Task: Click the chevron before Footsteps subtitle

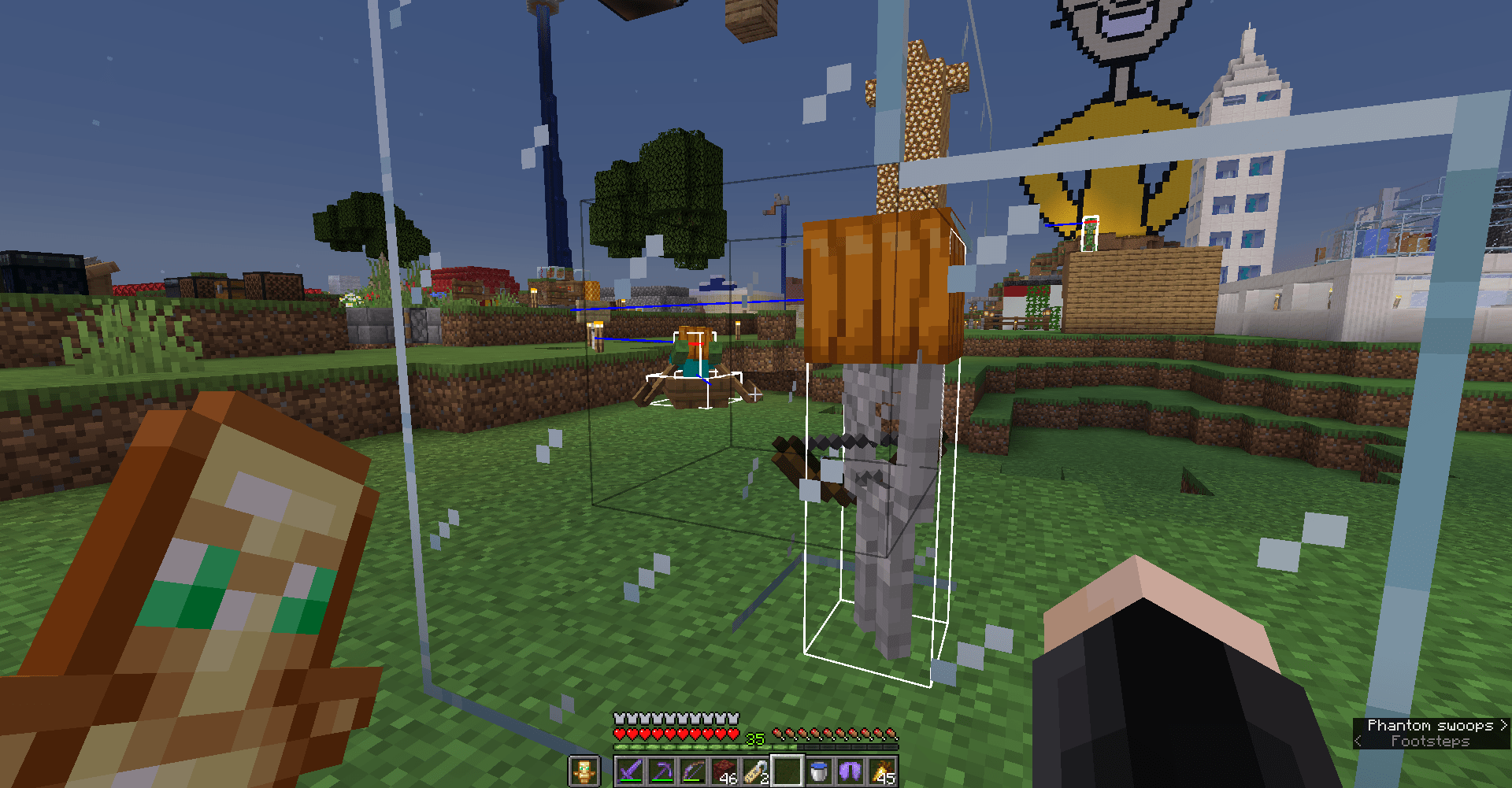Action: (x=1356, y=740)
